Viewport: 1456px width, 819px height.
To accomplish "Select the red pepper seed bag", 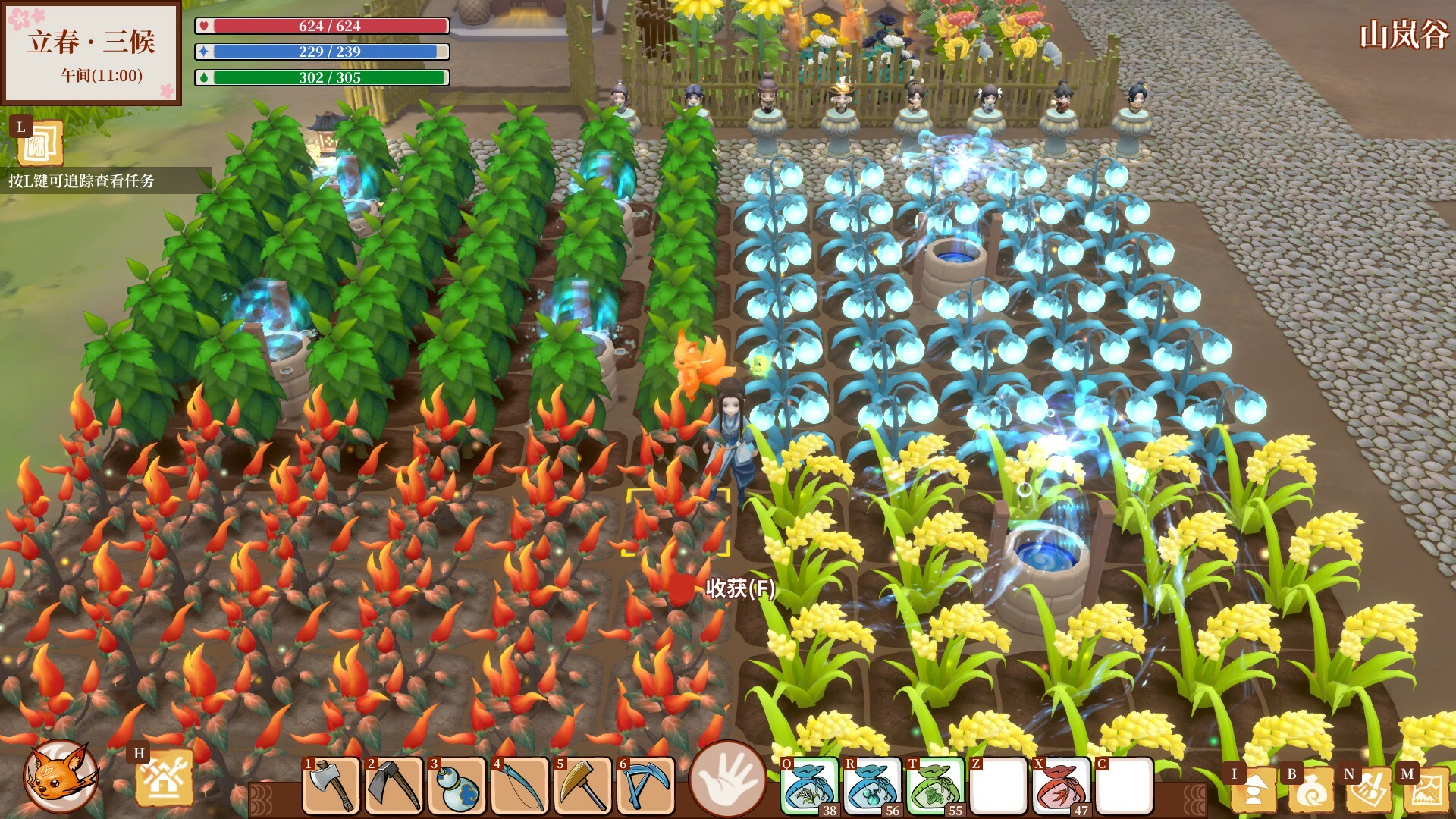I will coord(1062,786).
